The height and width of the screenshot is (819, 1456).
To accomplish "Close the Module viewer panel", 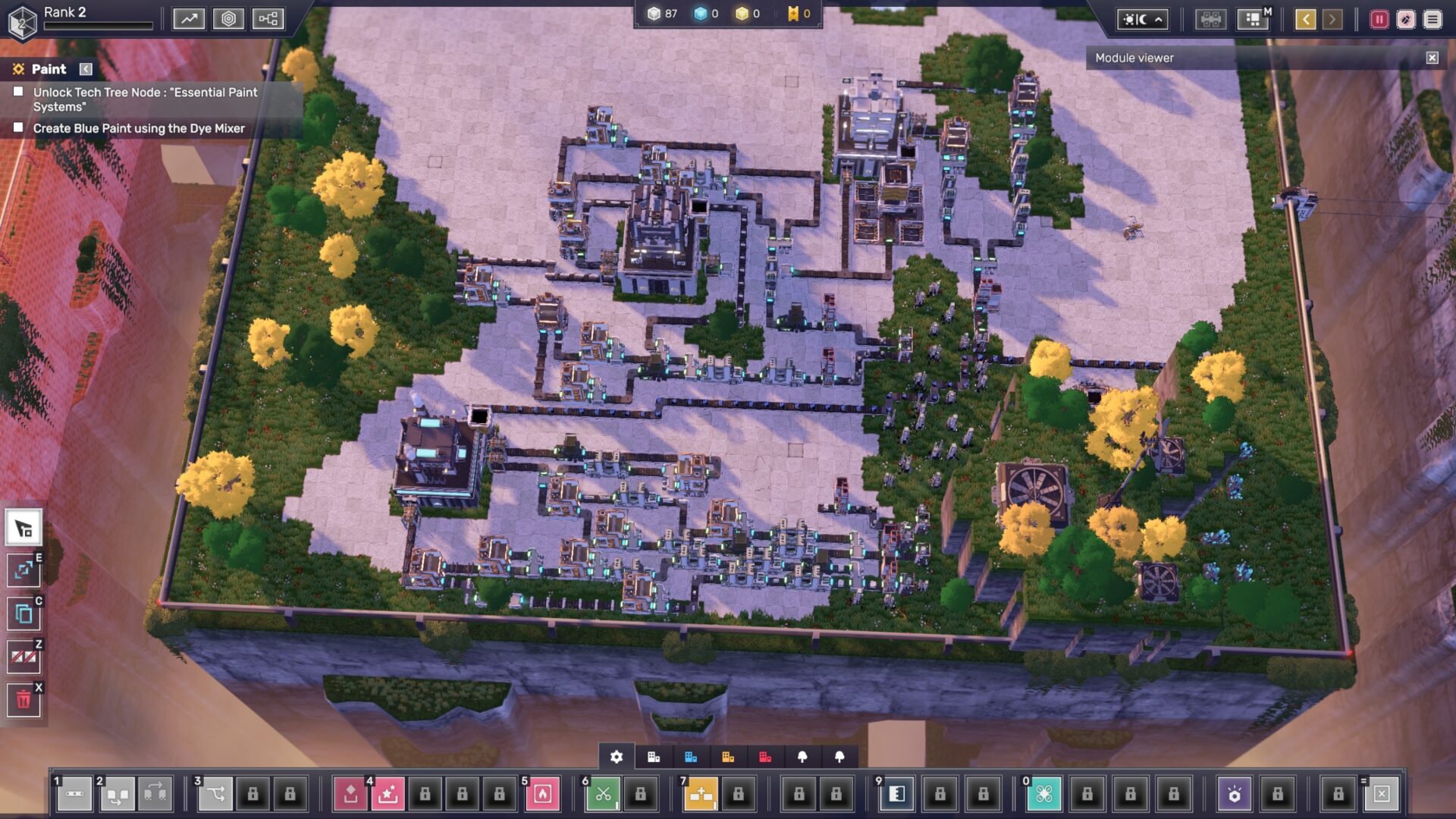I will tap(1432, 58).
